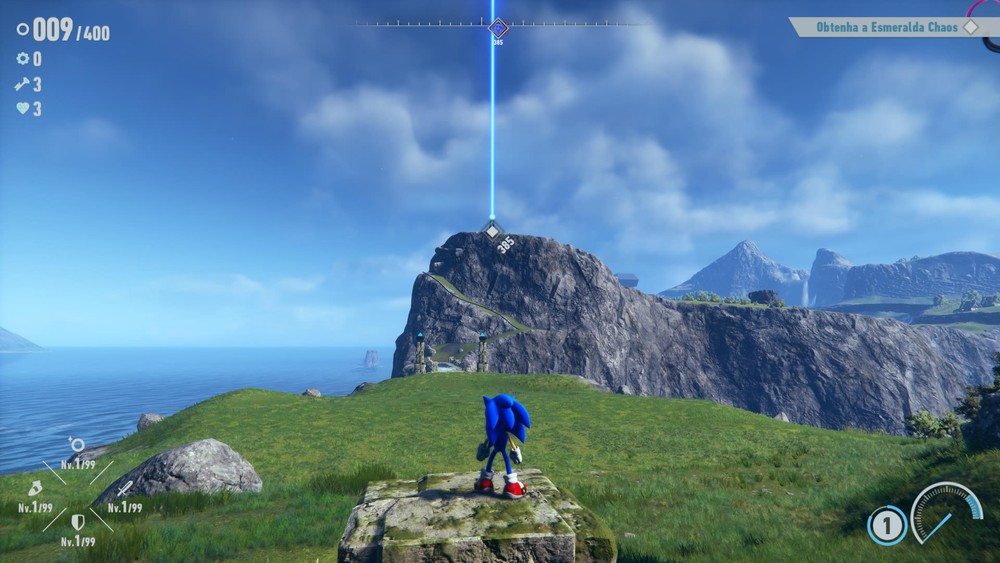1000x563 pixels.
Task: Select the diamond waypoint marker labeled 385
Action: pos(491,231)
